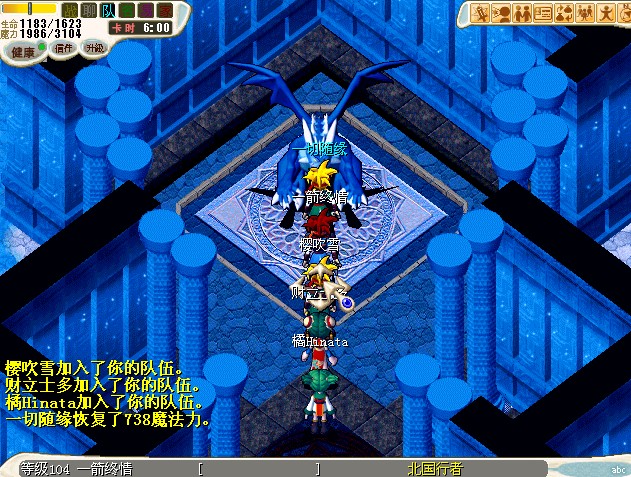
Task: Click the talking-head shout icon
Action: pos(502,13)
